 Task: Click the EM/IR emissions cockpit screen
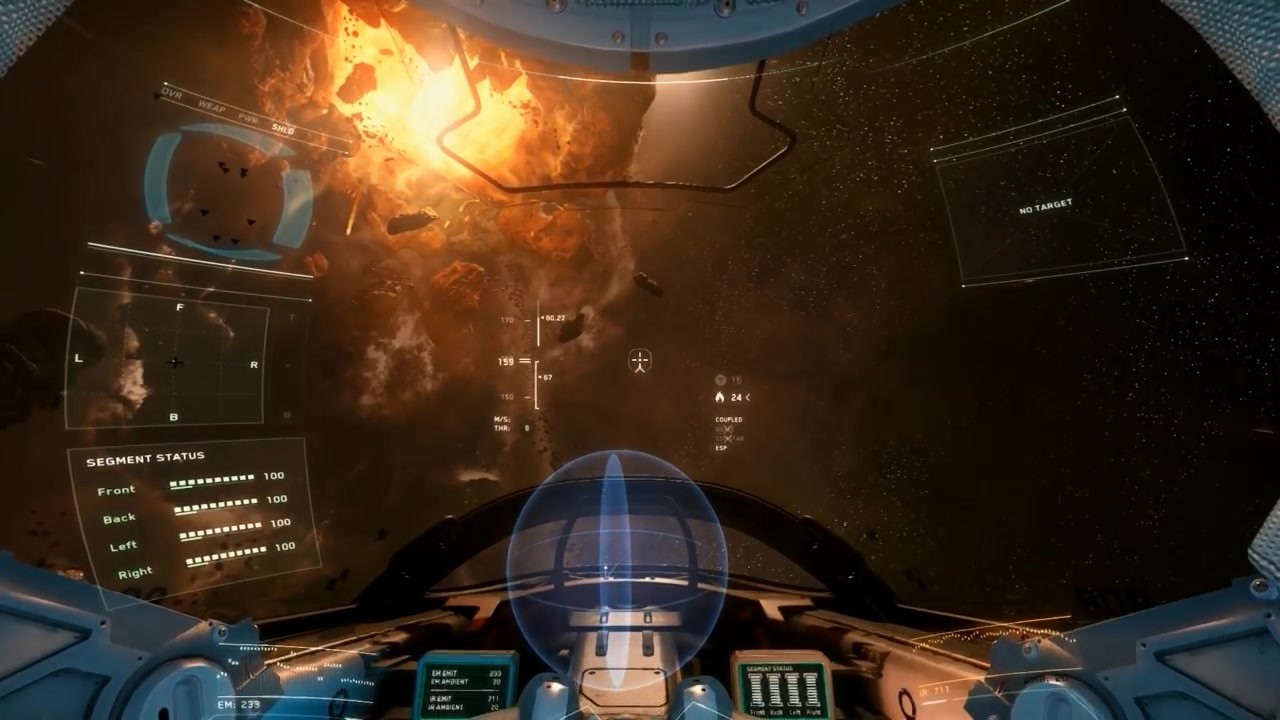[x=466, y=685]
